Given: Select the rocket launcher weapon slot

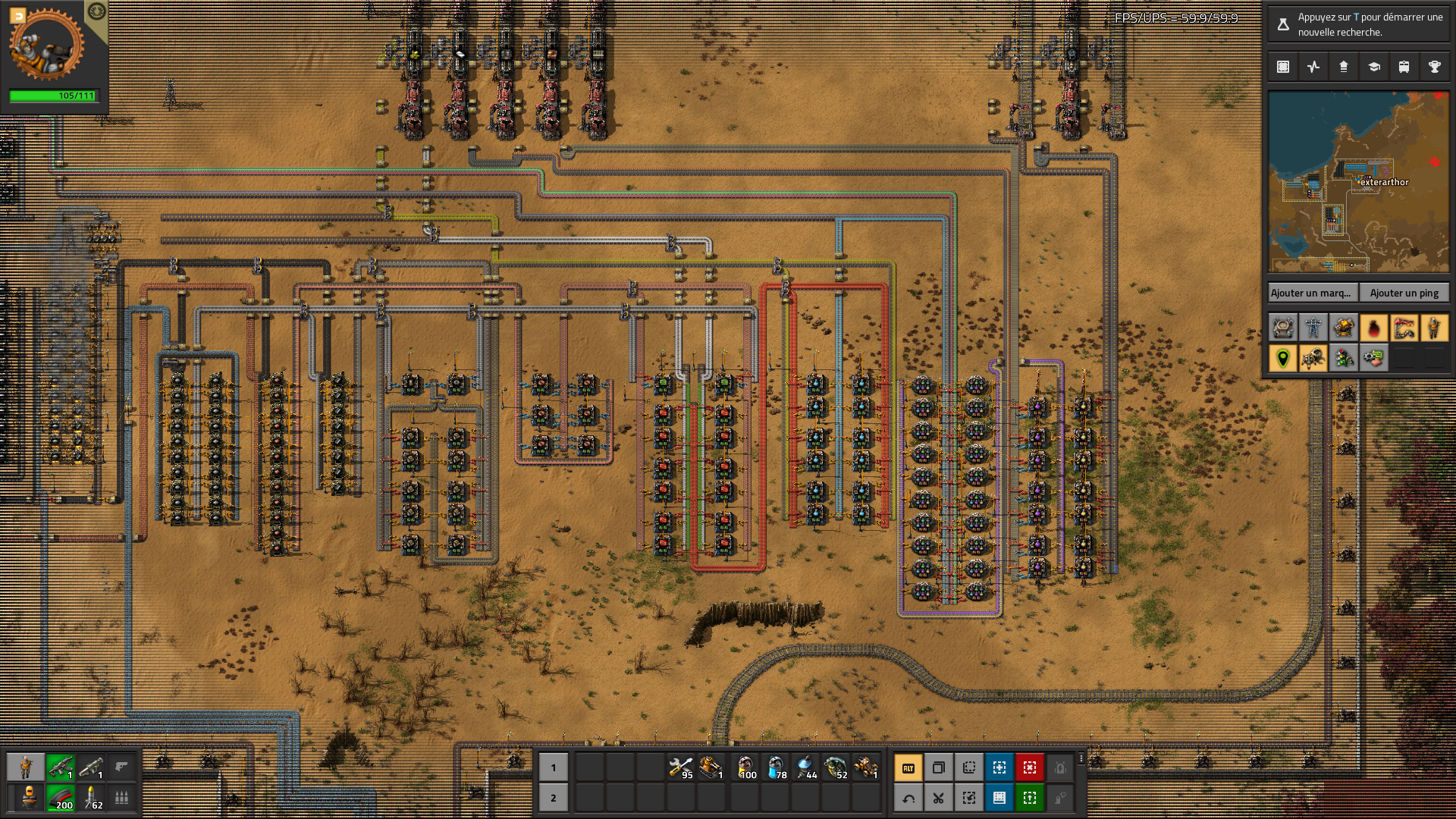Looking at the screenshot, I should point(91,767).
